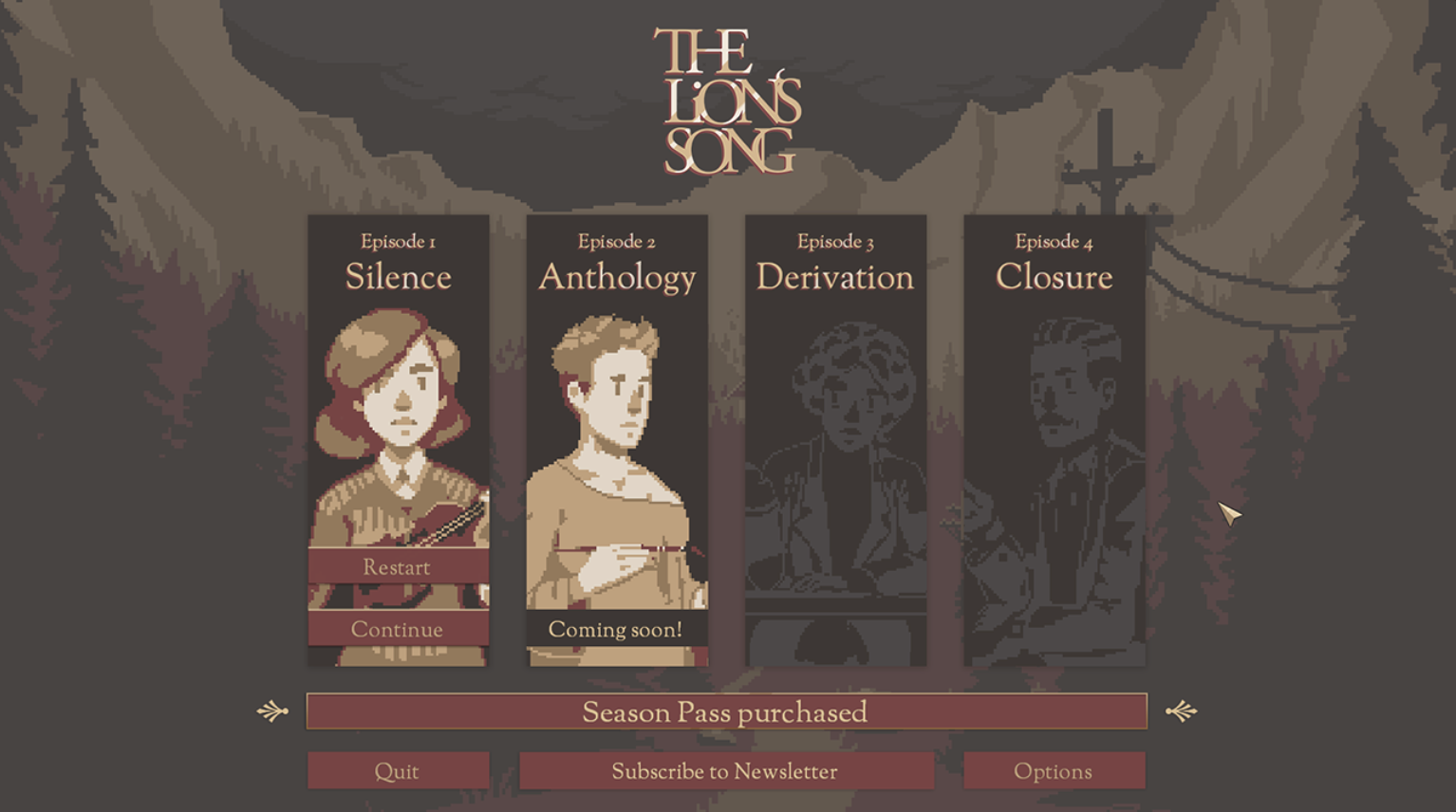Click the left flourish beside Season Pass banner
The width and height of the screenshot is (1456, 812).
click(272, 710)
